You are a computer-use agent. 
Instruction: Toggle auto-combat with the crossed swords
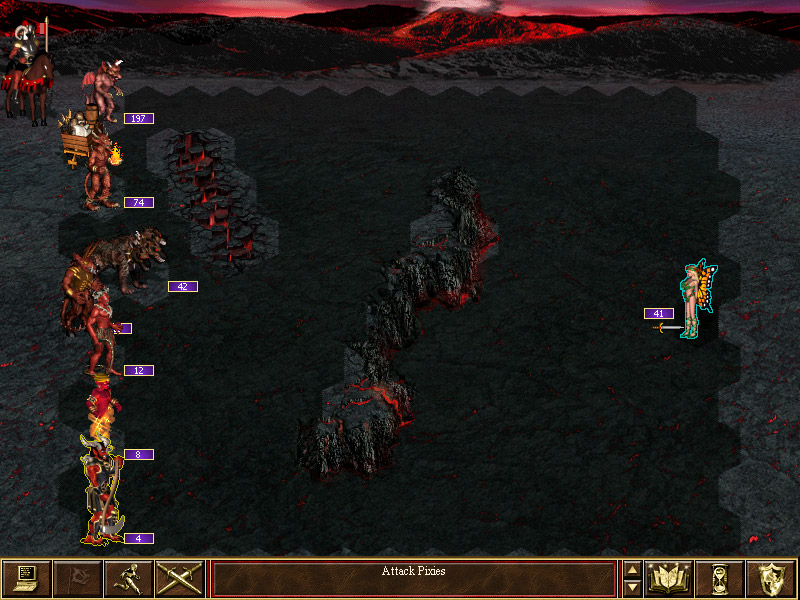(x=180, y=578)
